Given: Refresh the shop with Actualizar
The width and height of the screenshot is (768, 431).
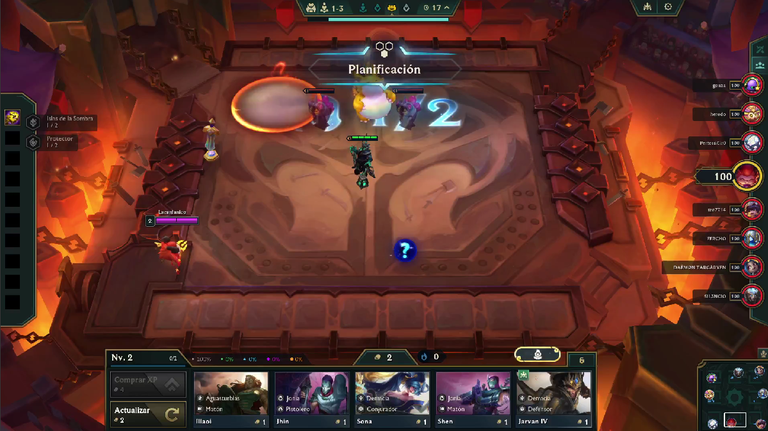Looking at the screenshot, I should tap(147, 413).
